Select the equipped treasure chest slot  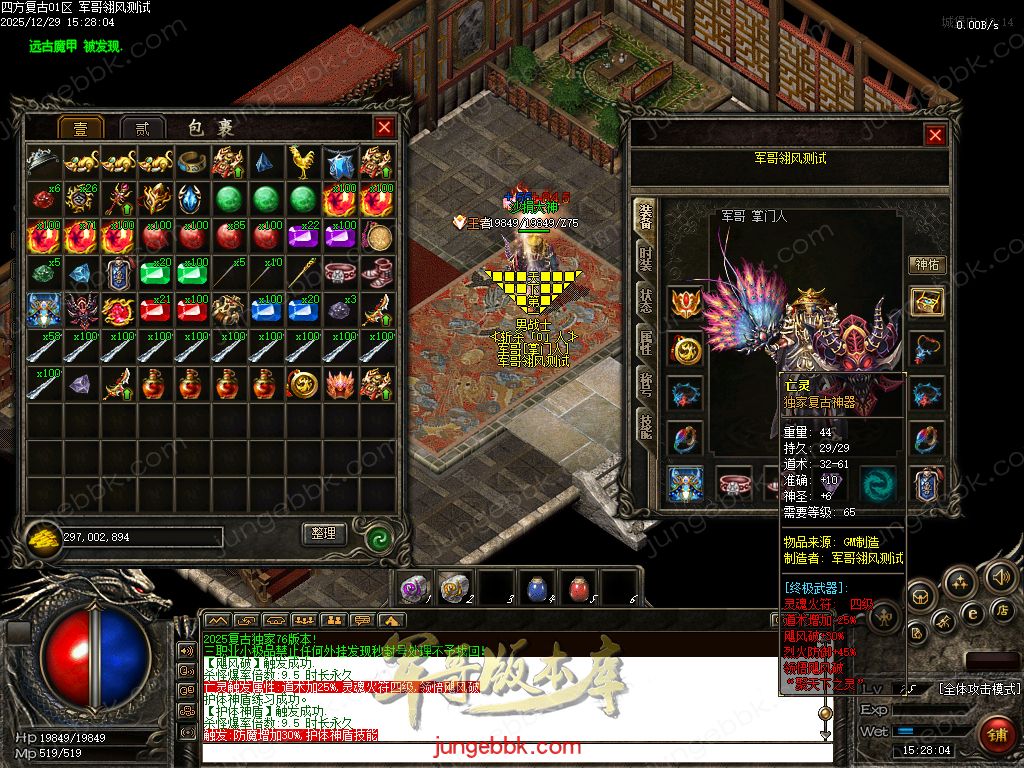pyautogui.click(x=928, y=302)
